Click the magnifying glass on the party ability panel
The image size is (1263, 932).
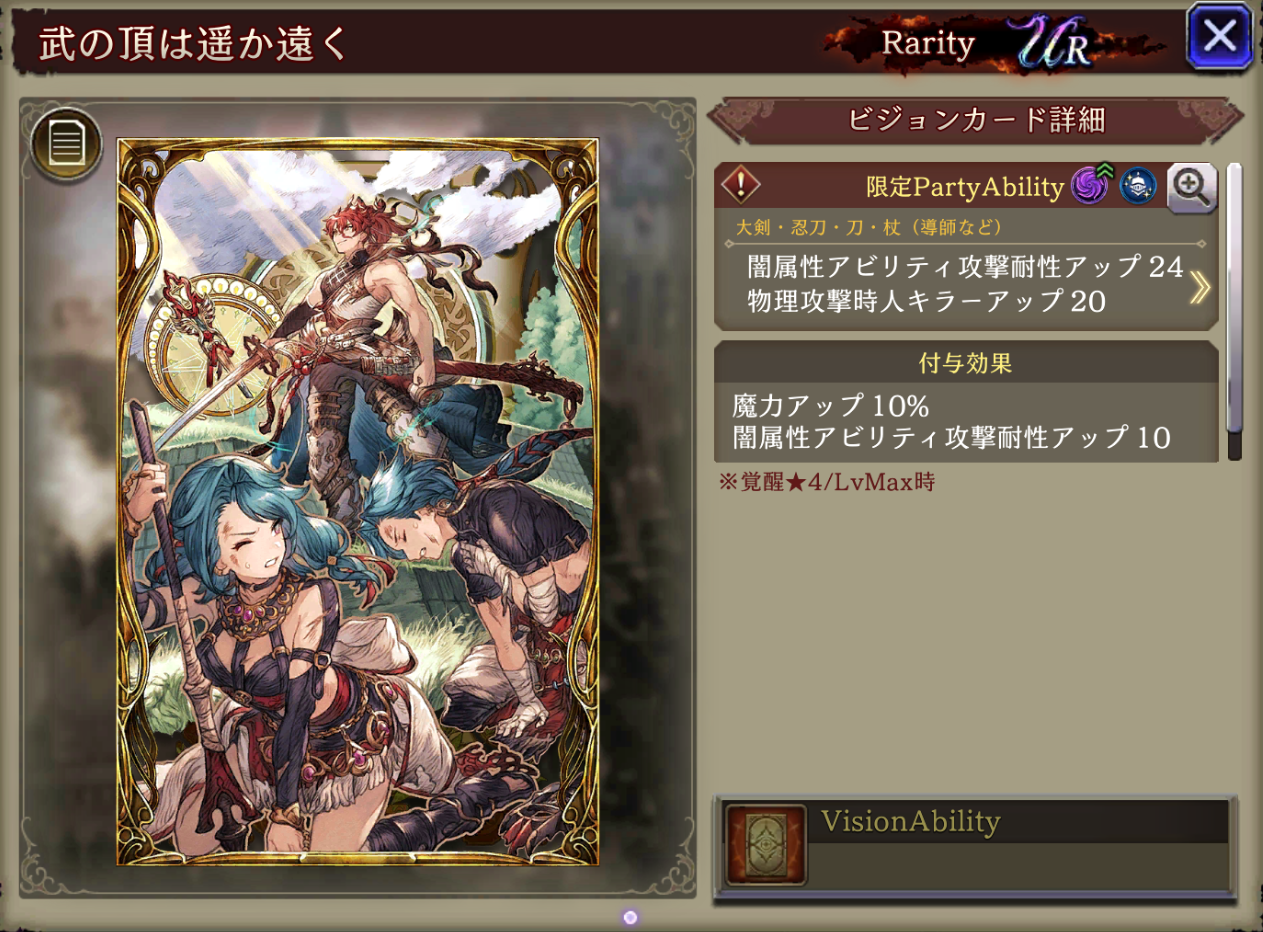coord(1191,187)
